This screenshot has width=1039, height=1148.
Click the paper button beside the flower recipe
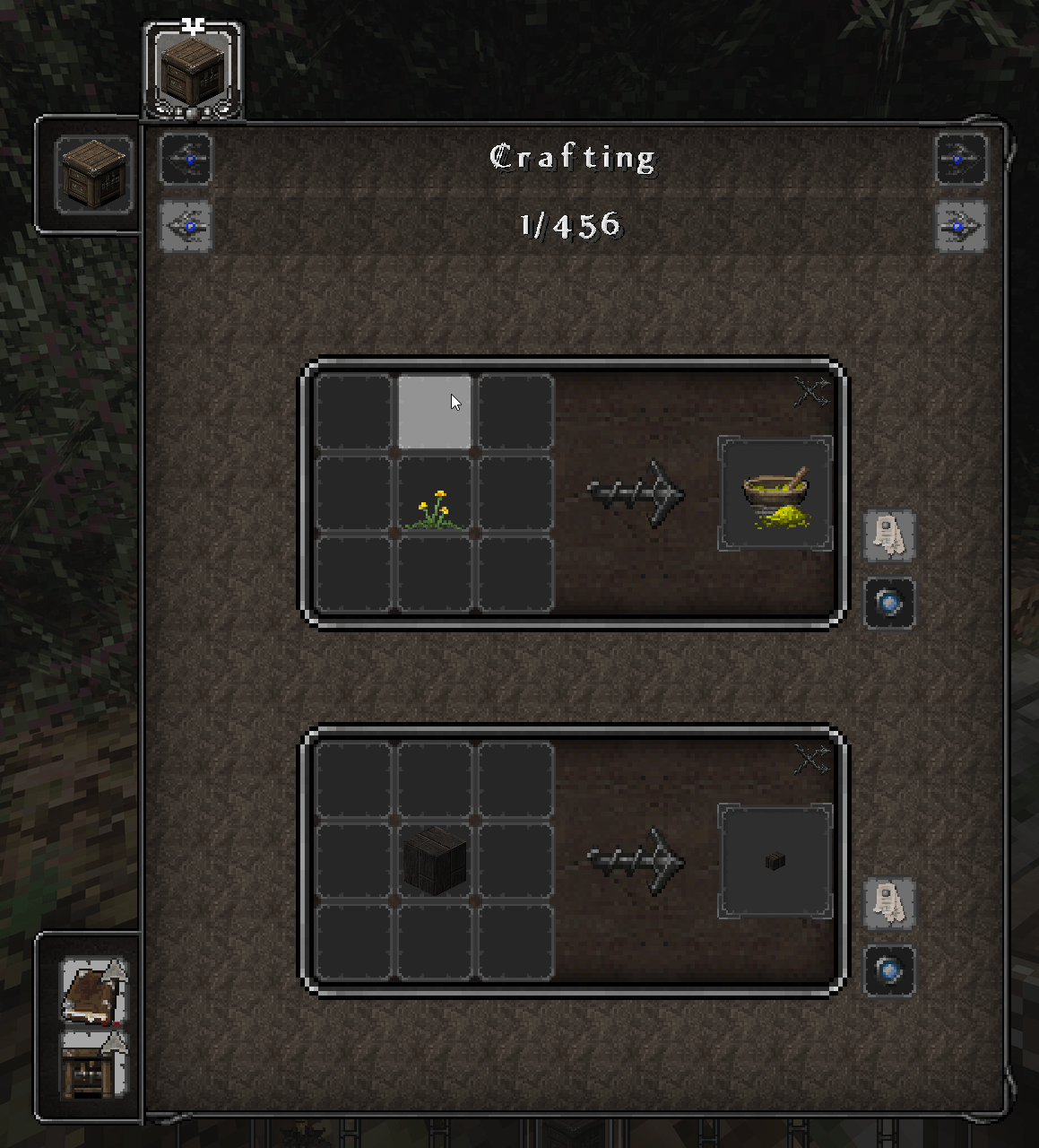click(x=888, y=535)
